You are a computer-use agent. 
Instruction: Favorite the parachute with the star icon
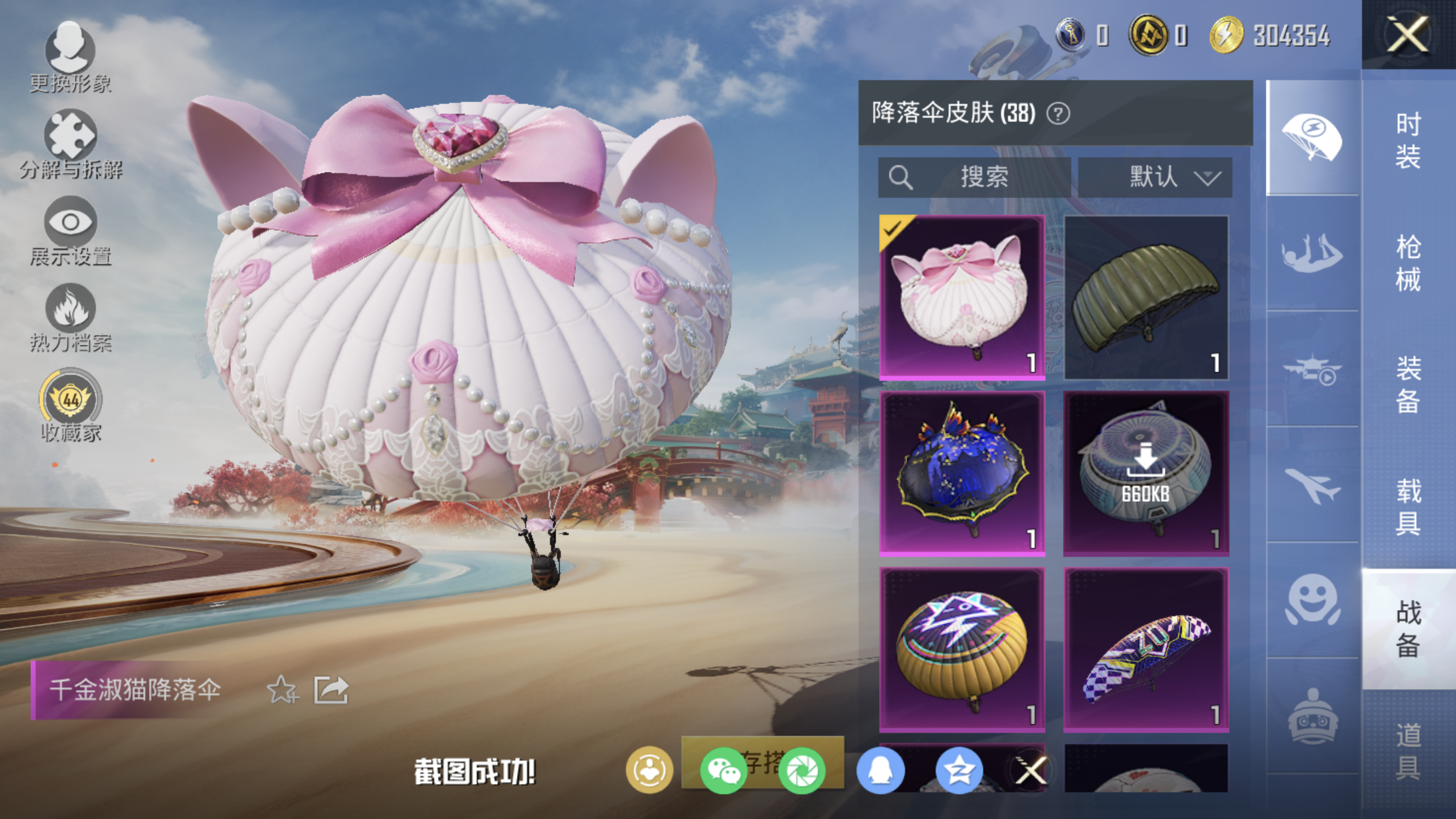pyautogui.click(x=282, y=690)
